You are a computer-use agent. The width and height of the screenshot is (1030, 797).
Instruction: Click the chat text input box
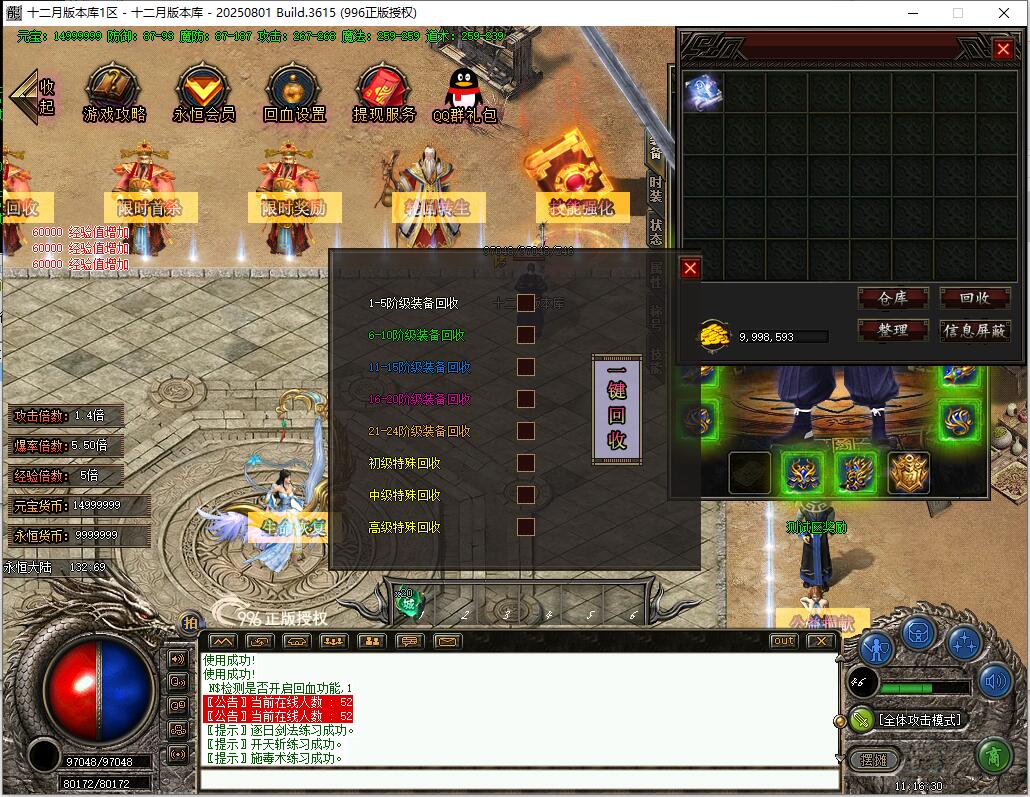coord(519,780)
